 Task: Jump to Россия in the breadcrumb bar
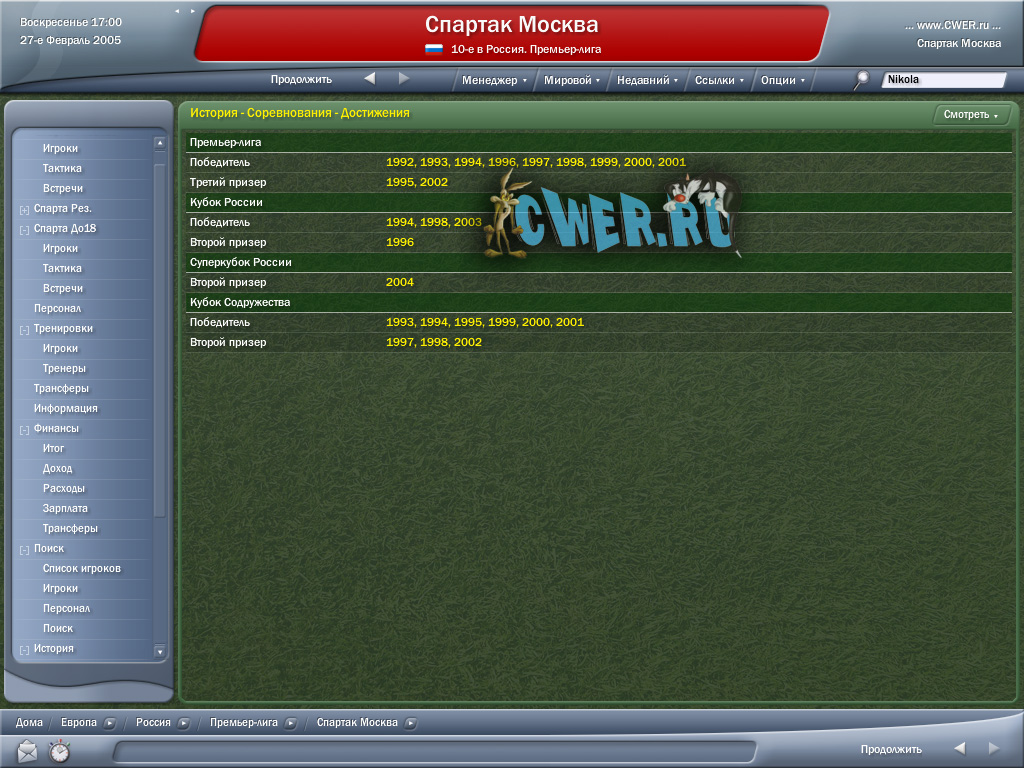153,722
